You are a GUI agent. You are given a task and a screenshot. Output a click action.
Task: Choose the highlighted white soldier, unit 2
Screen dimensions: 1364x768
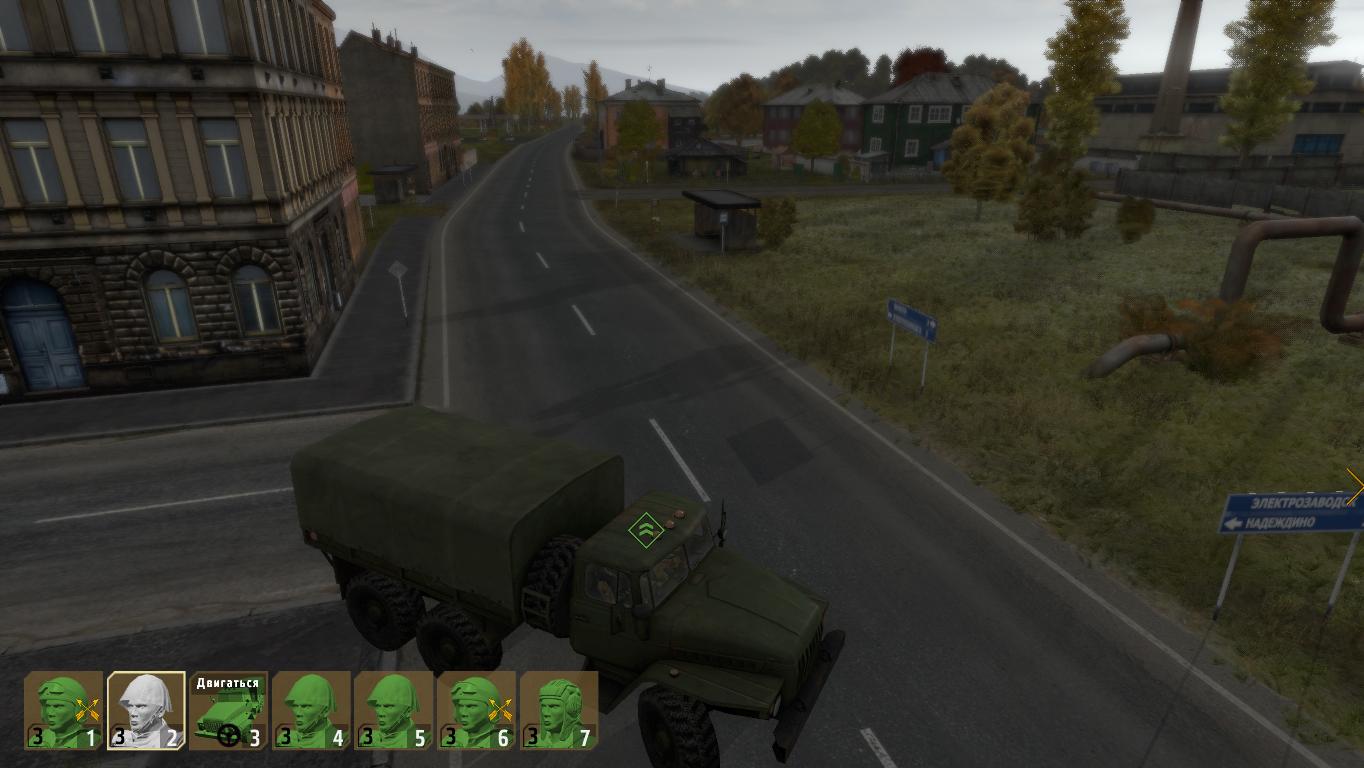(147, 710)
